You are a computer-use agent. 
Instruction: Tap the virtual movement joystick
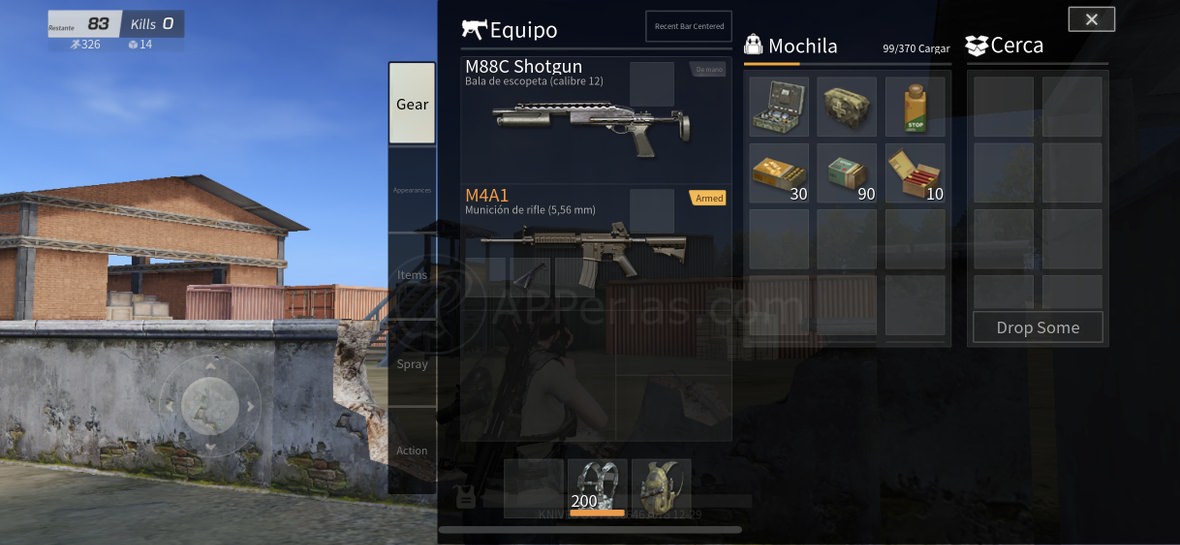point(210,406)
